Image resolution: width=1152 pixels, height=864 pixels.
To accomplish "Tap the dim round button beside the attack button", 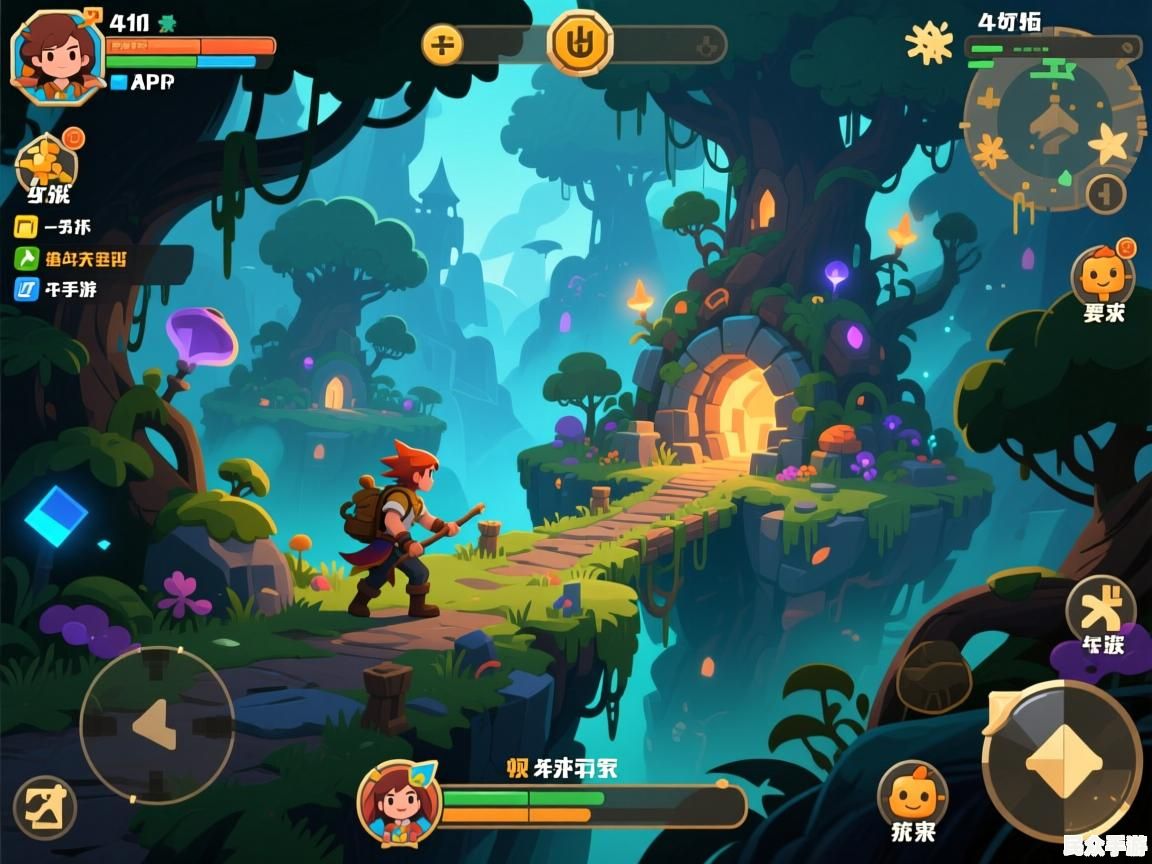I will point(934,677).
